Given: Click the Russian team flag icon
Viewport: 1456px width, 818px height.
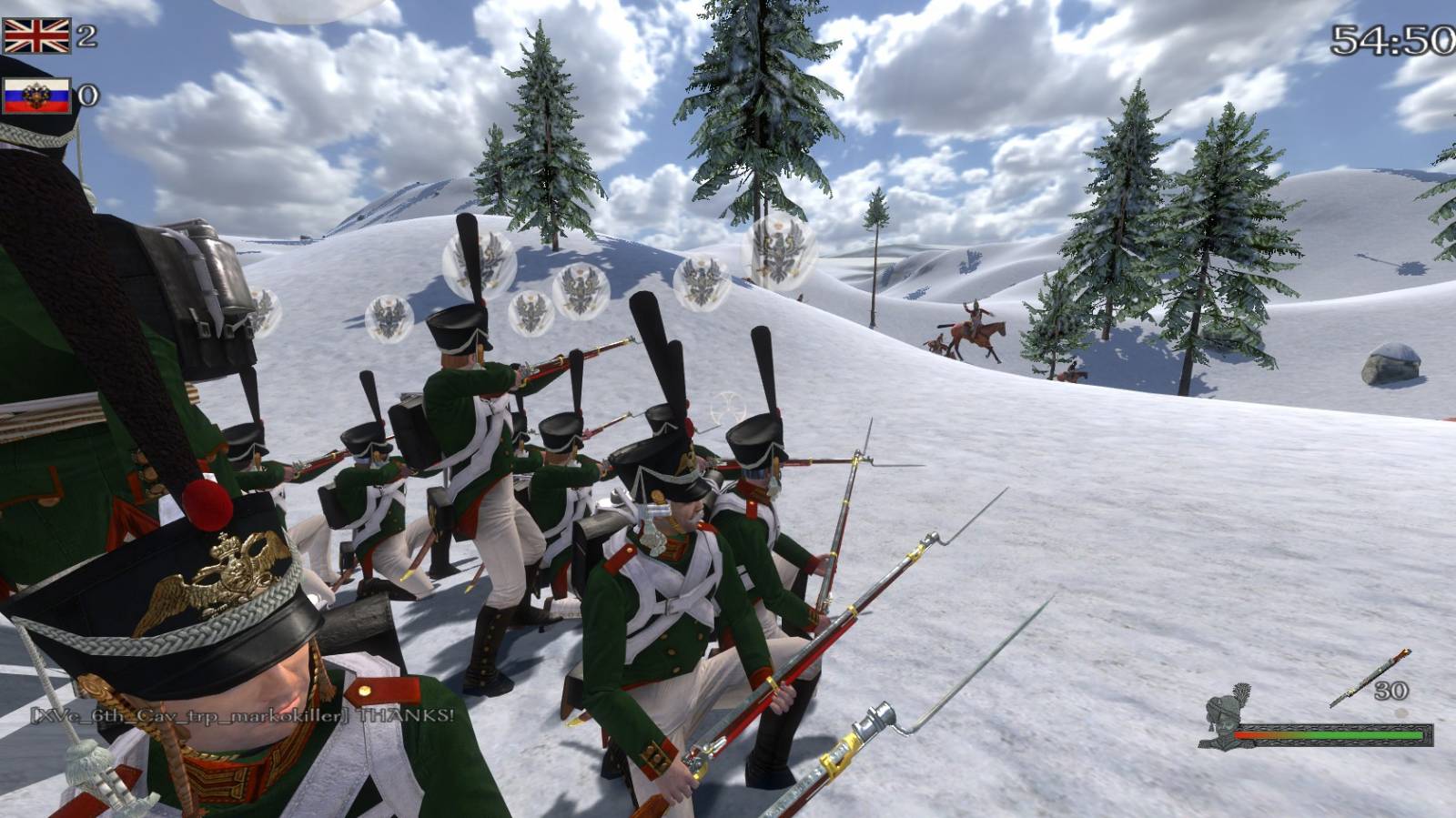Looking at the screenshot, I should (x=36, y=96).
